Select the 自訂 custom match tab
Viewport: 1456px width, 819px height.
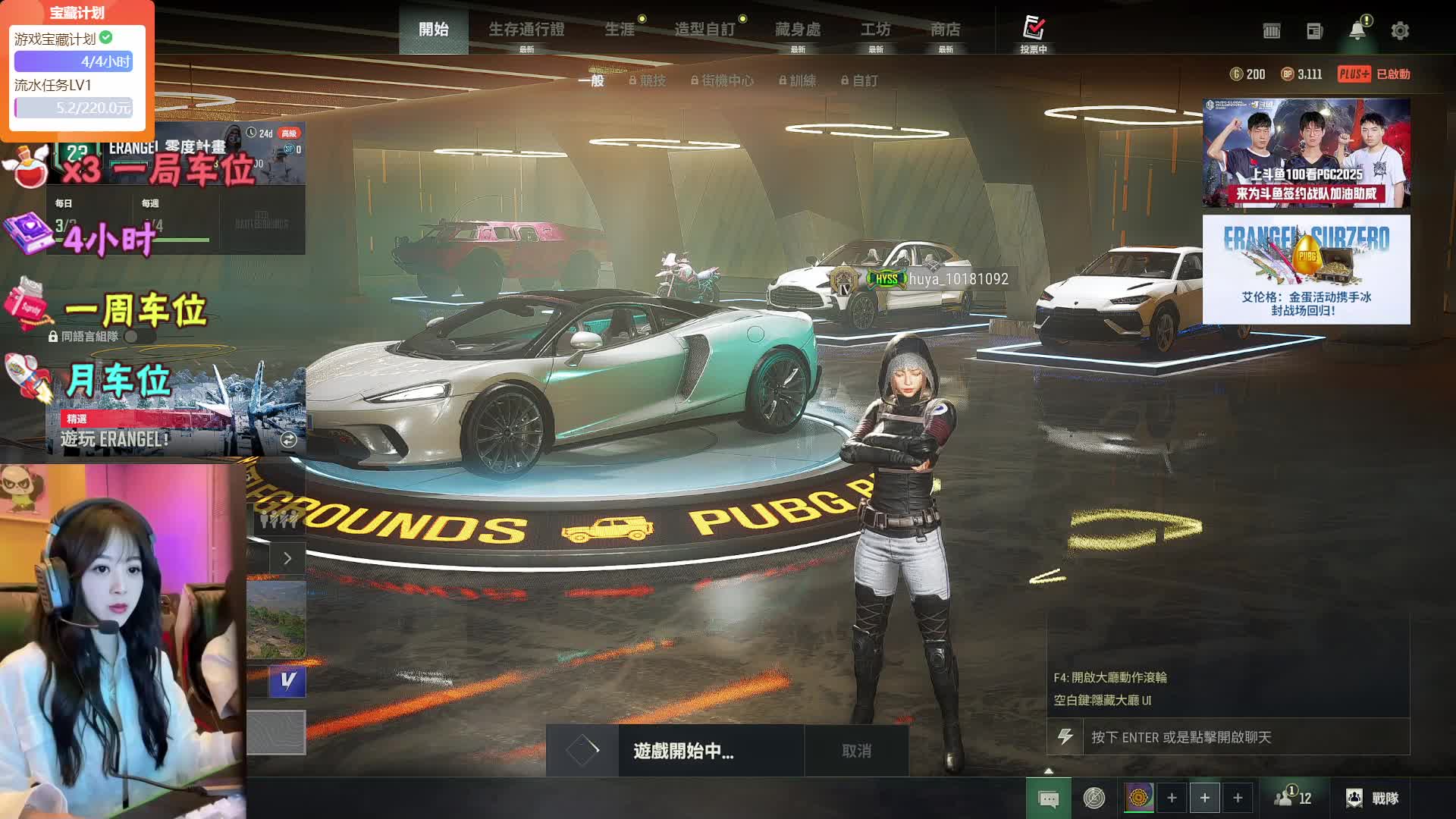pyautogui.click(x=860, y=80)
